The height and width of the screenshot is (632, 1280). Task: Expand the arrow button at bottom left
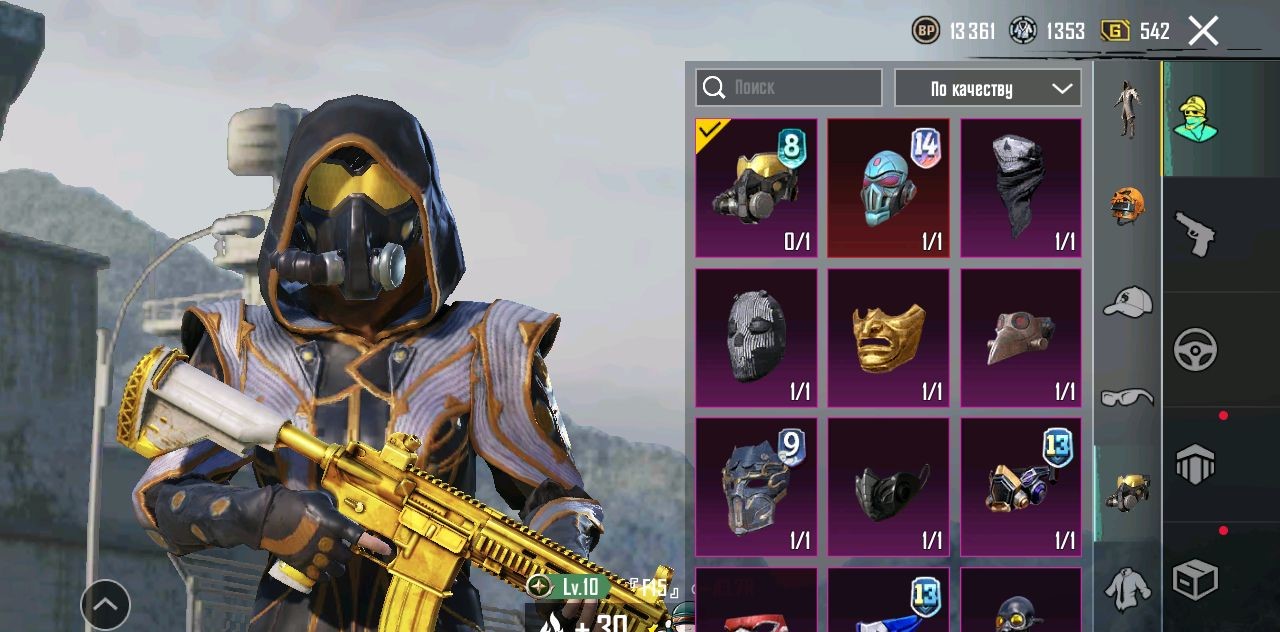[105, 604]
